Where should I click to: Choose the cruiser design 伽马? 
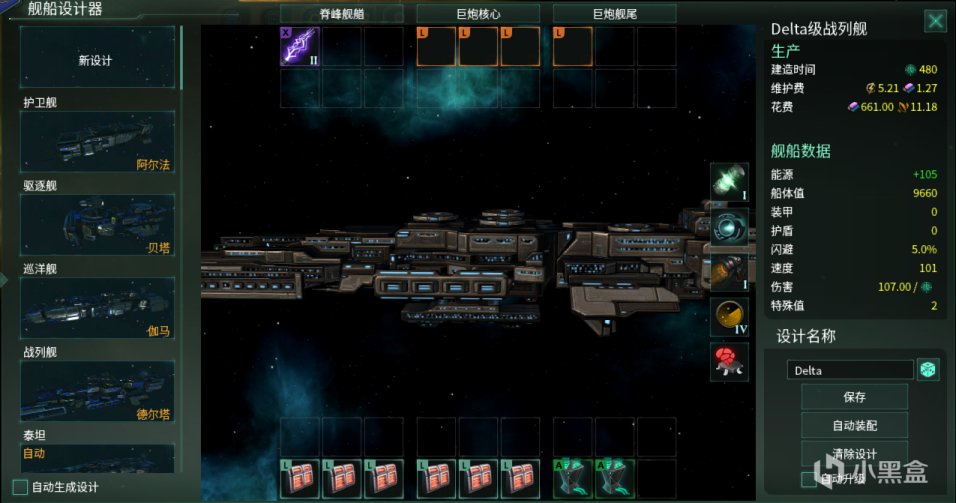[98, 309]
